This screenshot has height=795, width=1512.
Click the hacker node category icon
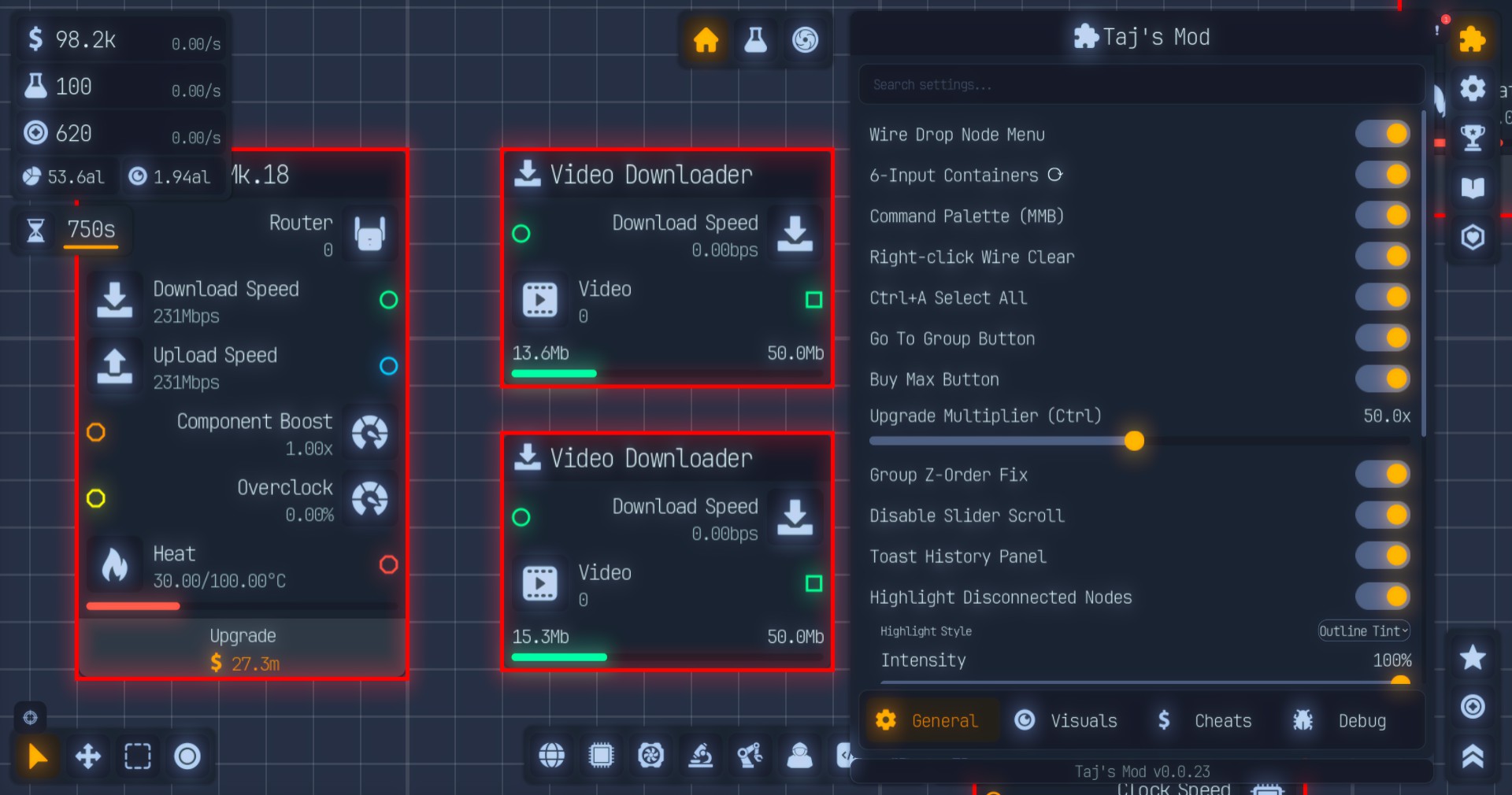[x=799, y=756]
